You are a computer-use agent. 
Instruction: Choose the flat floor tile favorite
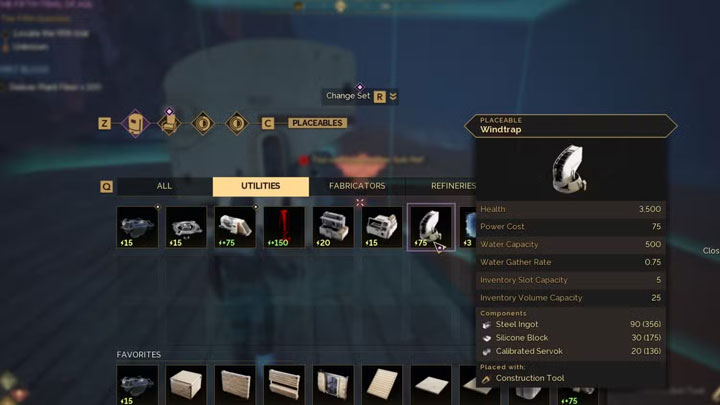point(431,385)
